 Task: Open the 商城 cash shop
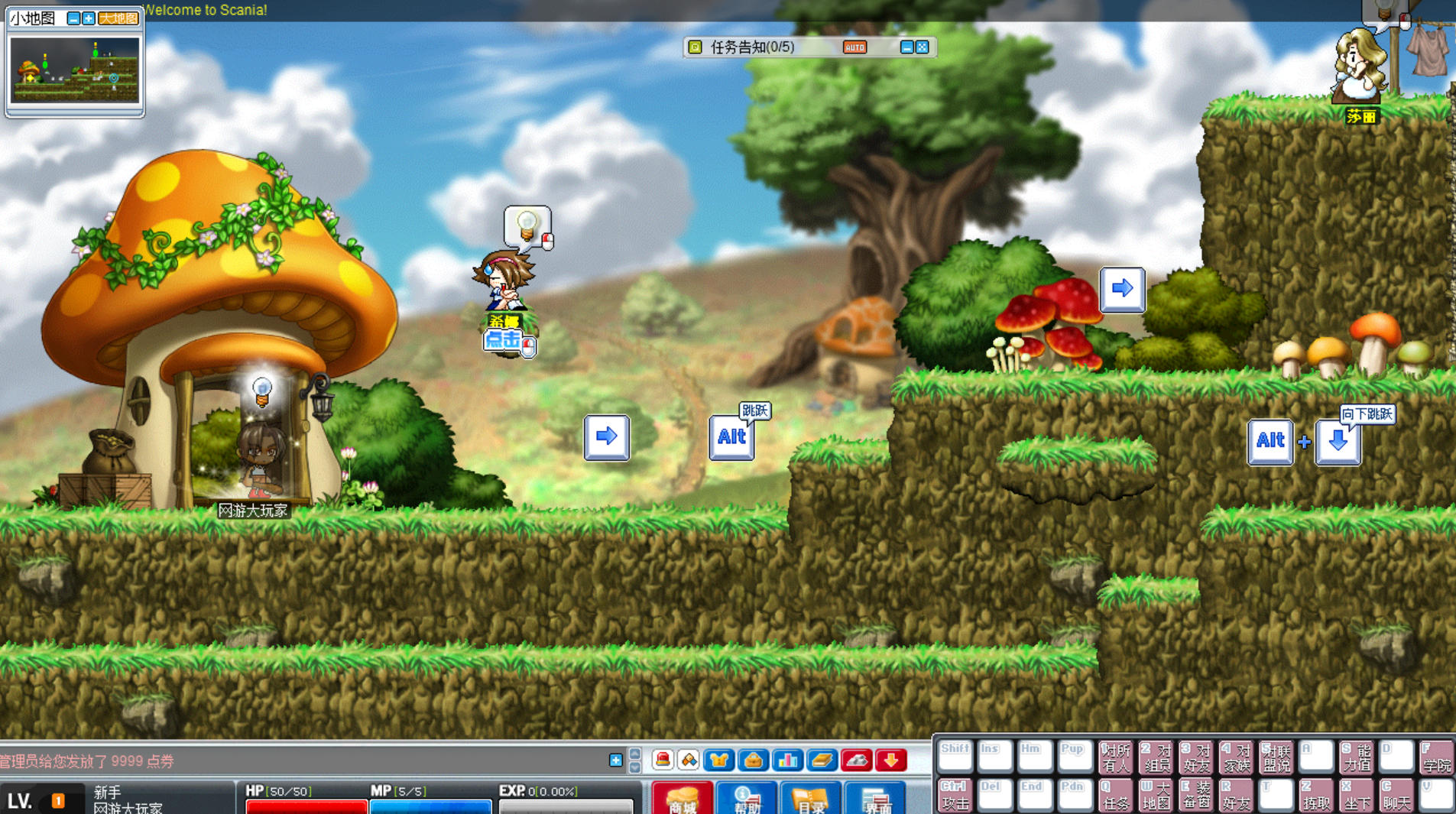coord(683,799)
